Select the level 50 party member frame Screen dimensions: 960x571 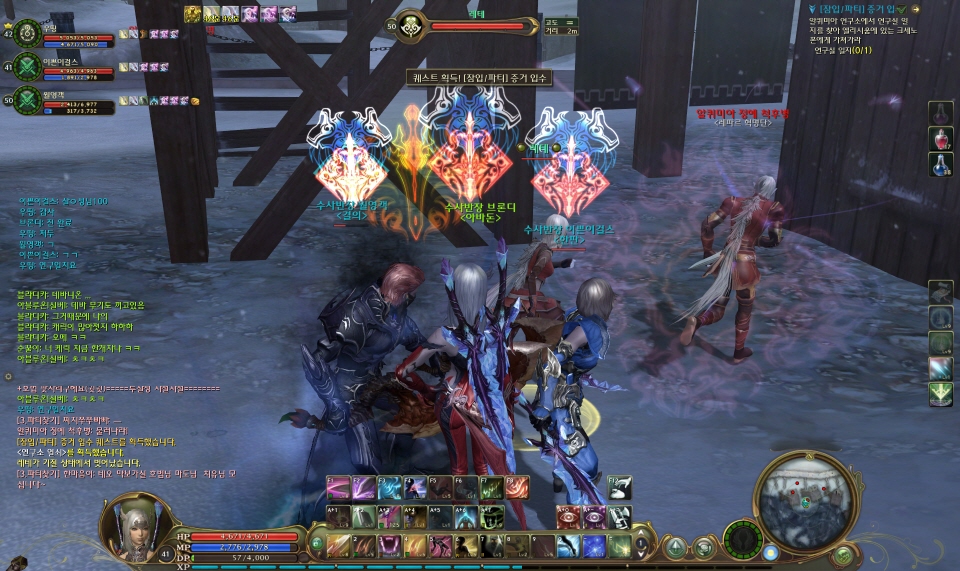pos(28,100)
